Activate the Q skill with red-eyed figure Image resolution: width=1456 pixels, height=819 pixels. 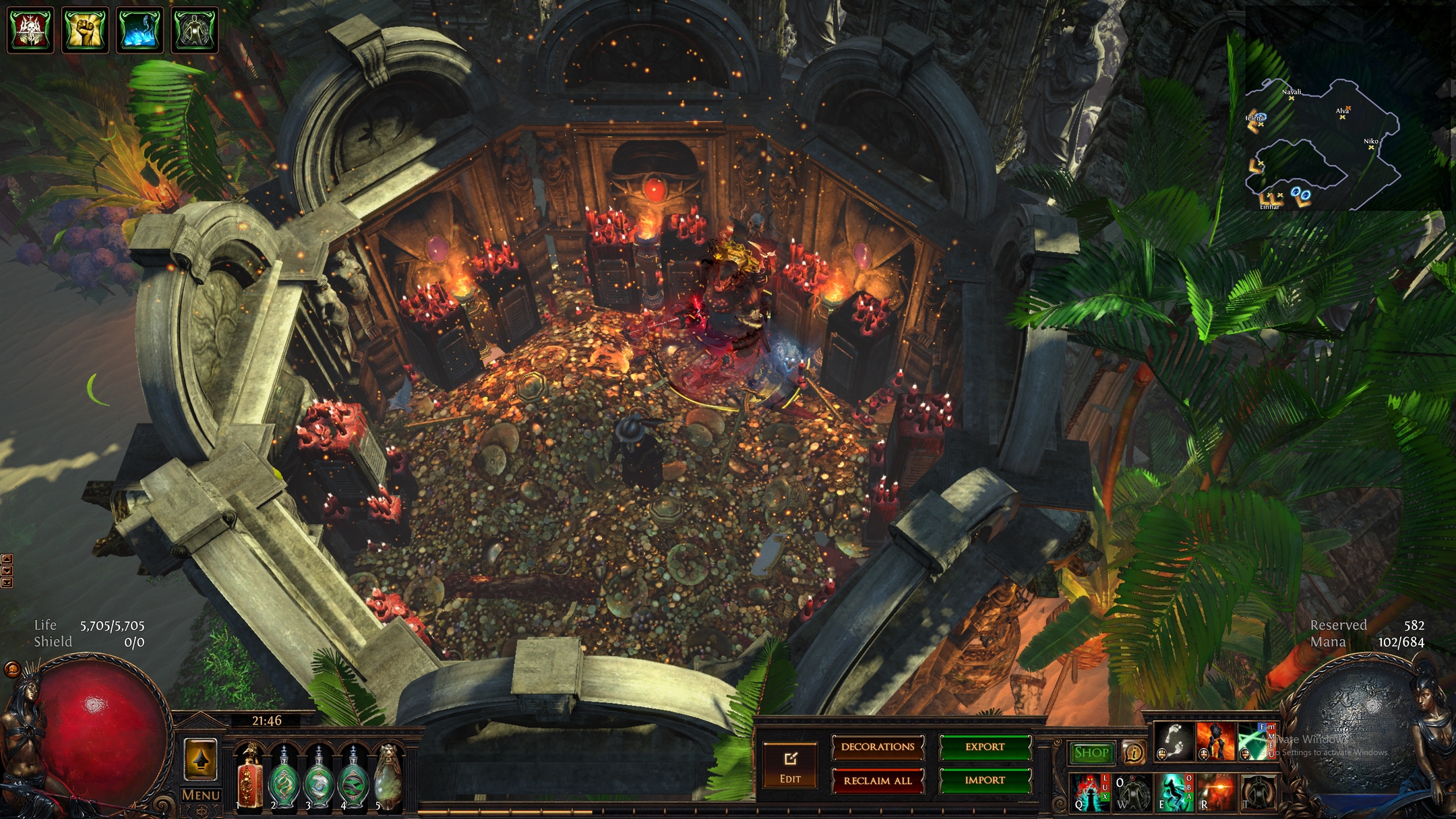pyautogui.click(x=1089, y=792)
